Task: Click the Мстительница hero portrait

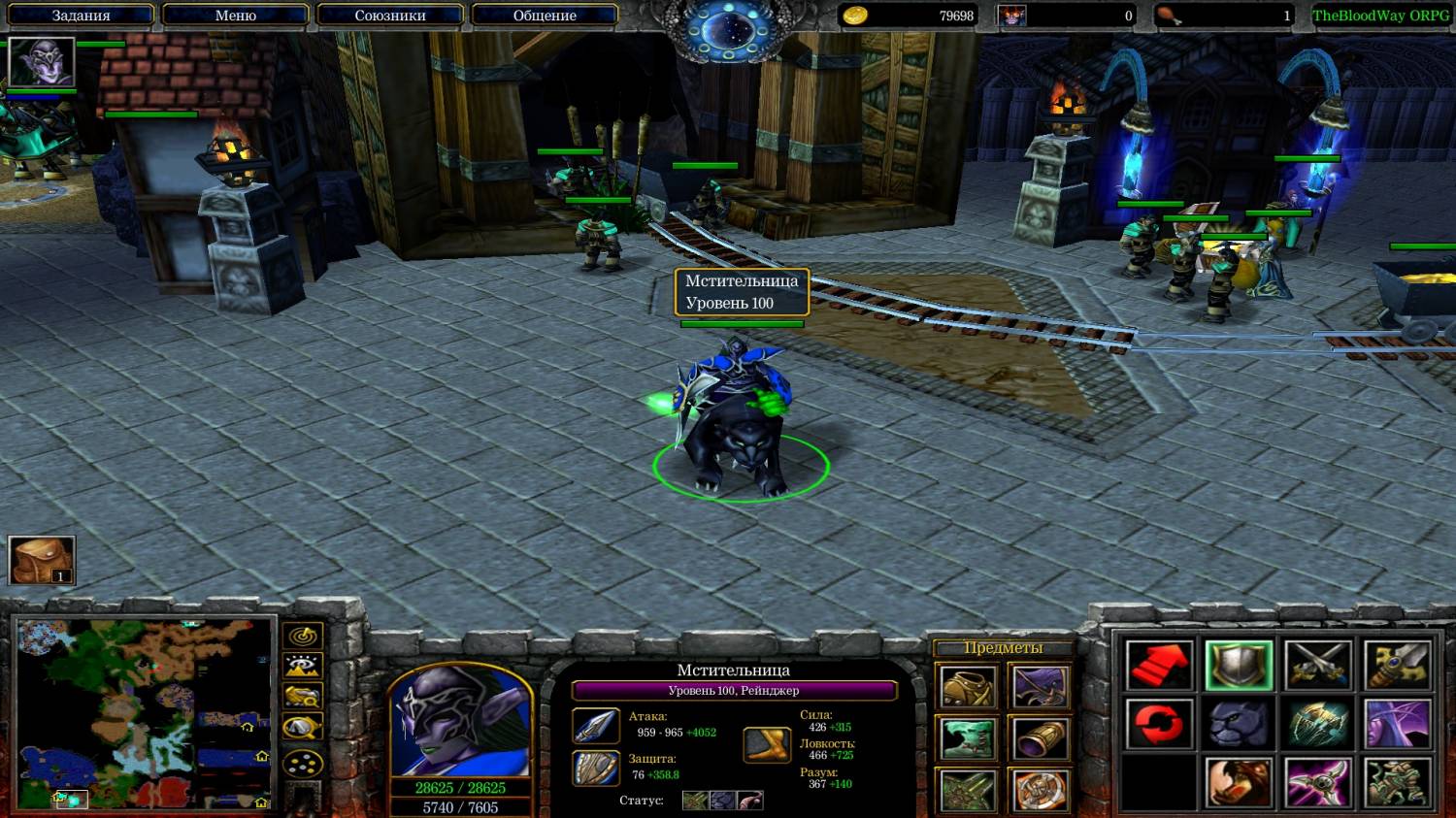Action: pos(461,722)
